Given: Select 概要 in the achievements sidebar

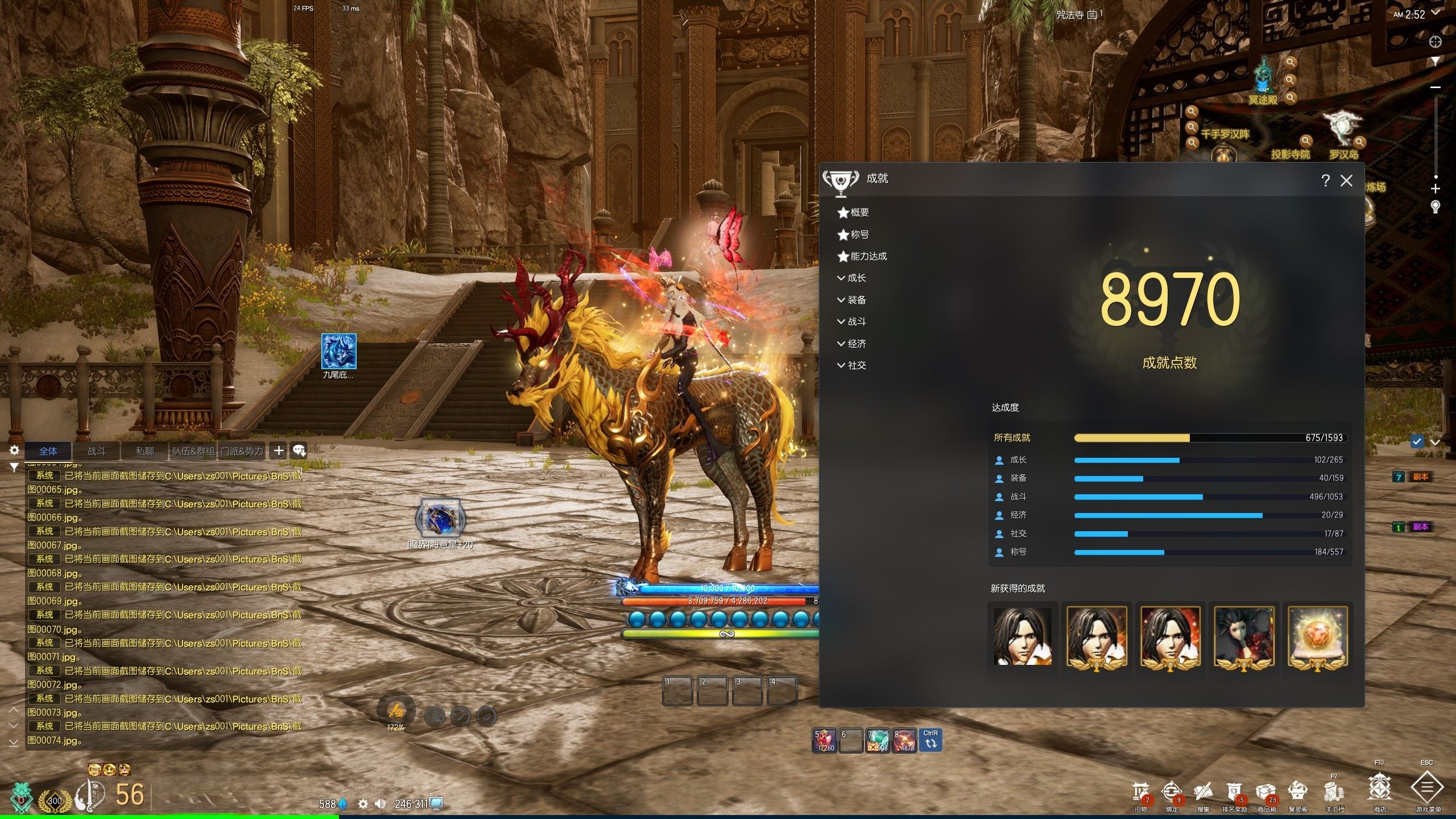Looking at the screenshot, I should 859,213.
